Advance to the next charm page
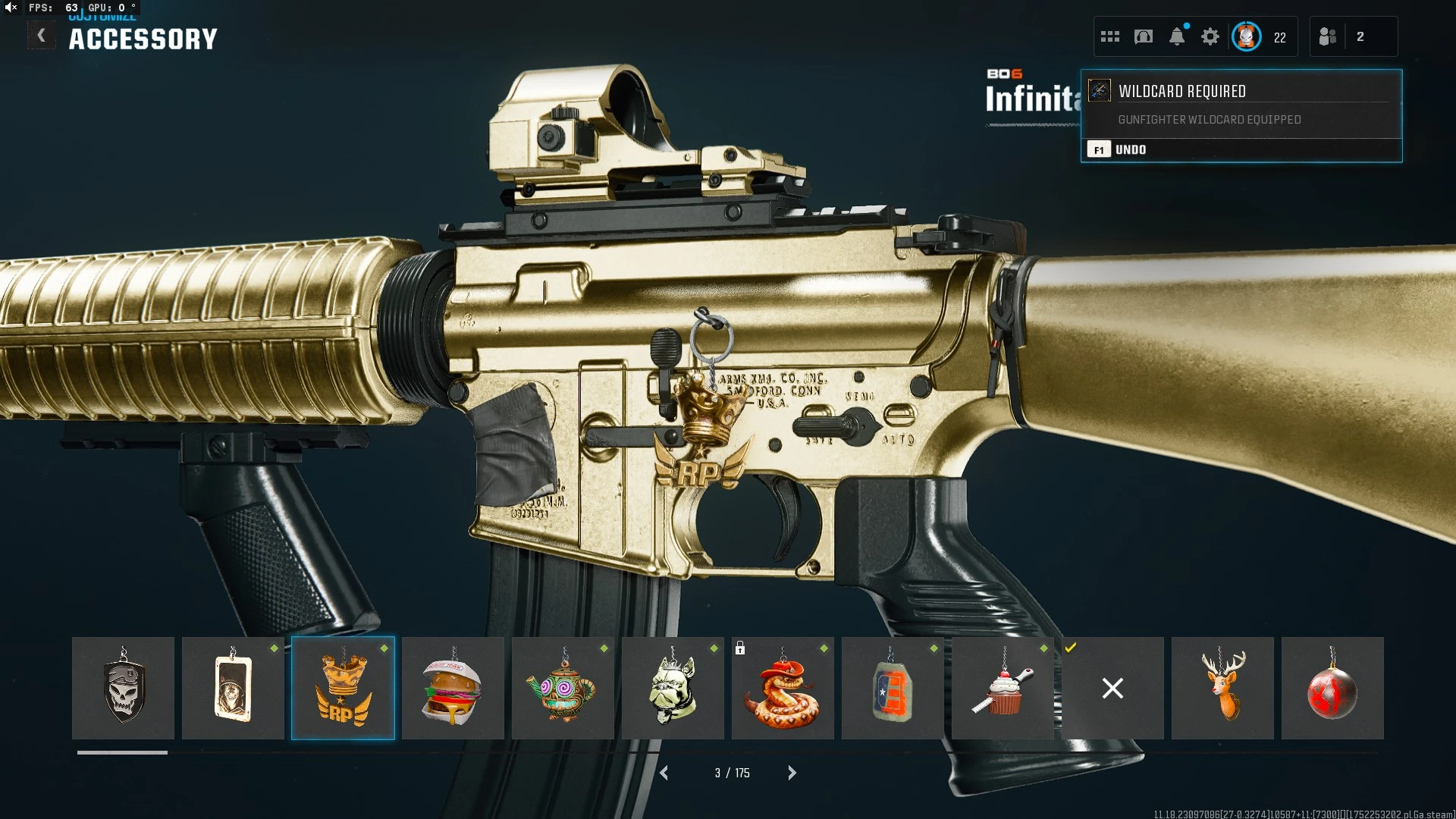 click(792, 773)
